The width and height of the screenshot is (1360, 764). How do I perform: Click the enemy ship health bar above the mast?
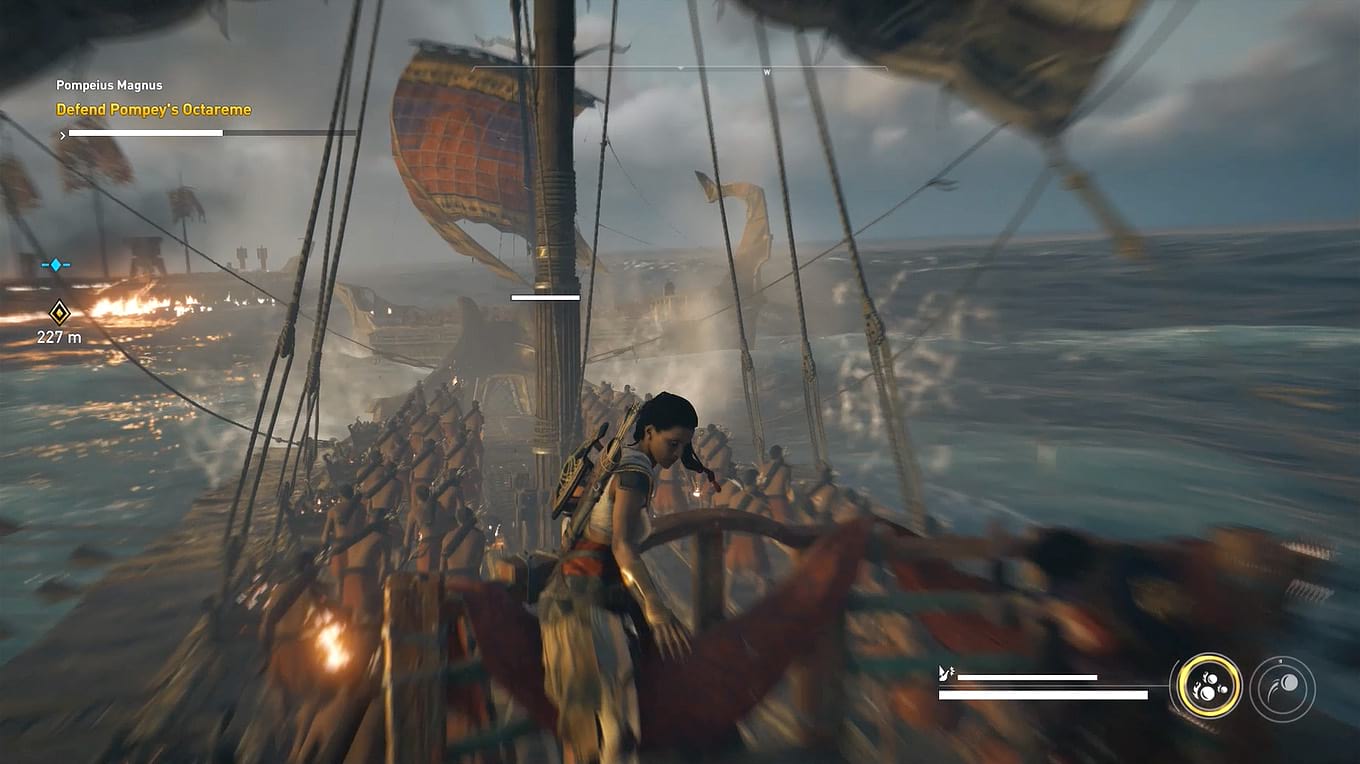[x=545, y=296]
